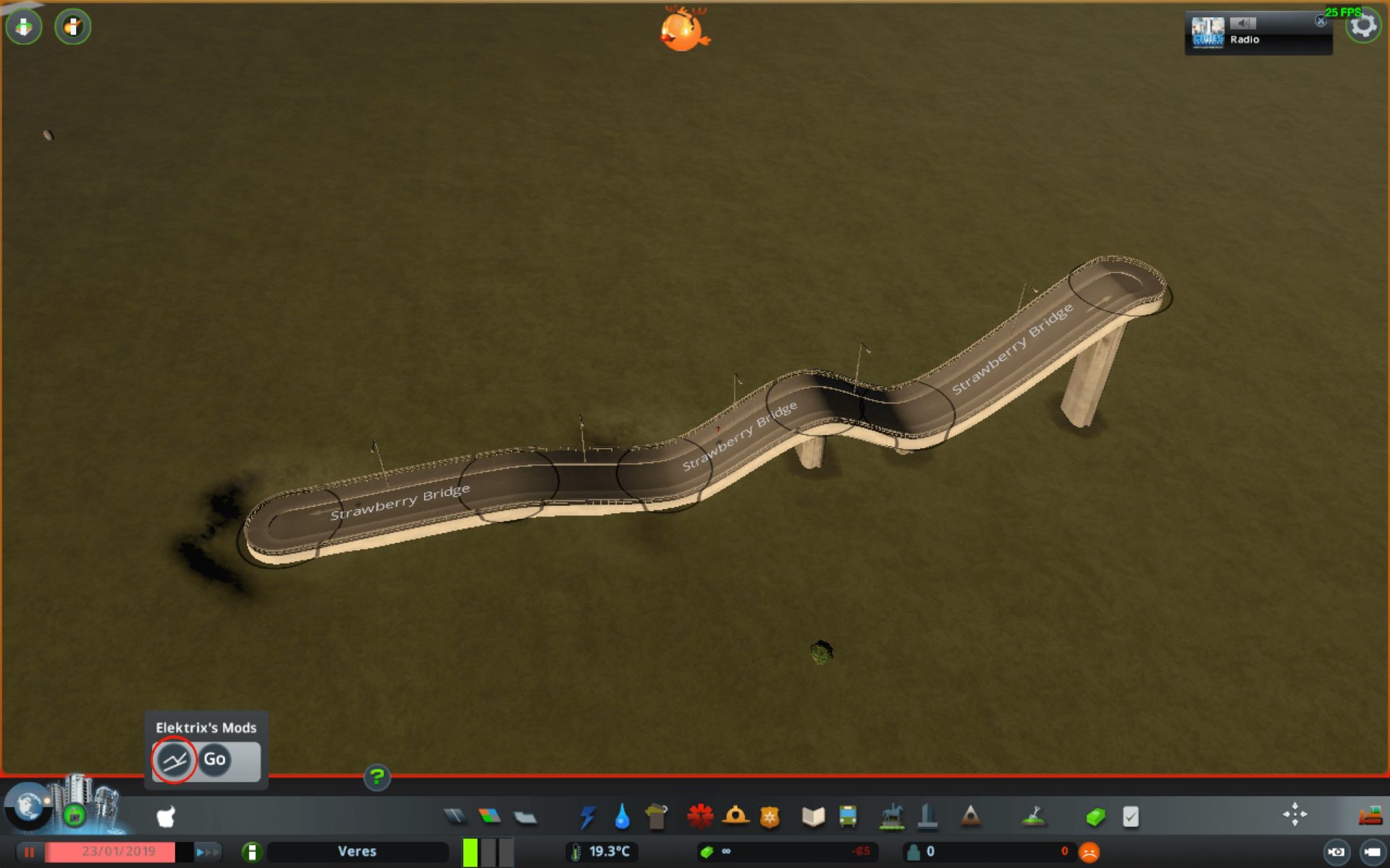The height and width of the screenshot is (868, 1390).
Task: Click the milestone progress globe
Action: (x=28, y=809)
